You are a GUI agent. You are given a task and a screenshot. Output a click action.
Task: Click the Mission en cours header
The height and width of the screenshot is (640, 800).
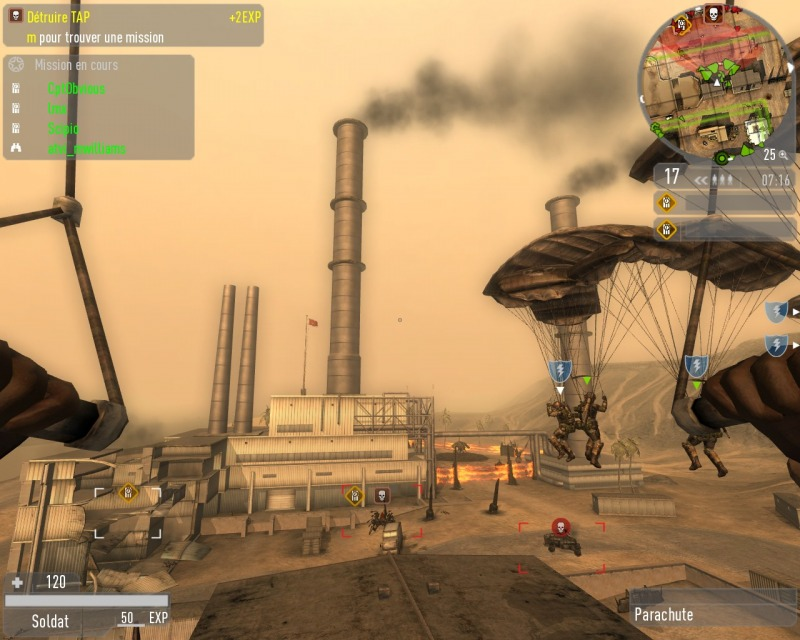tap(76, 65)
